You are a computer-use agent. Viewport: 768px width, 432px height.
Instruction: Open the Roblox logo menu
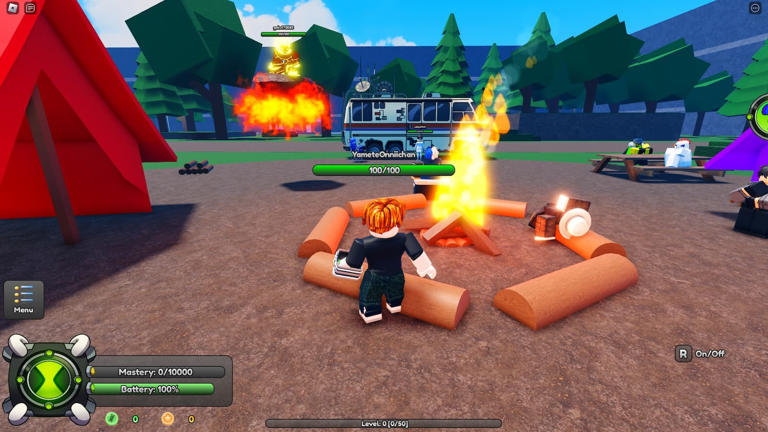pyautogui.click(x=13, y=8)
